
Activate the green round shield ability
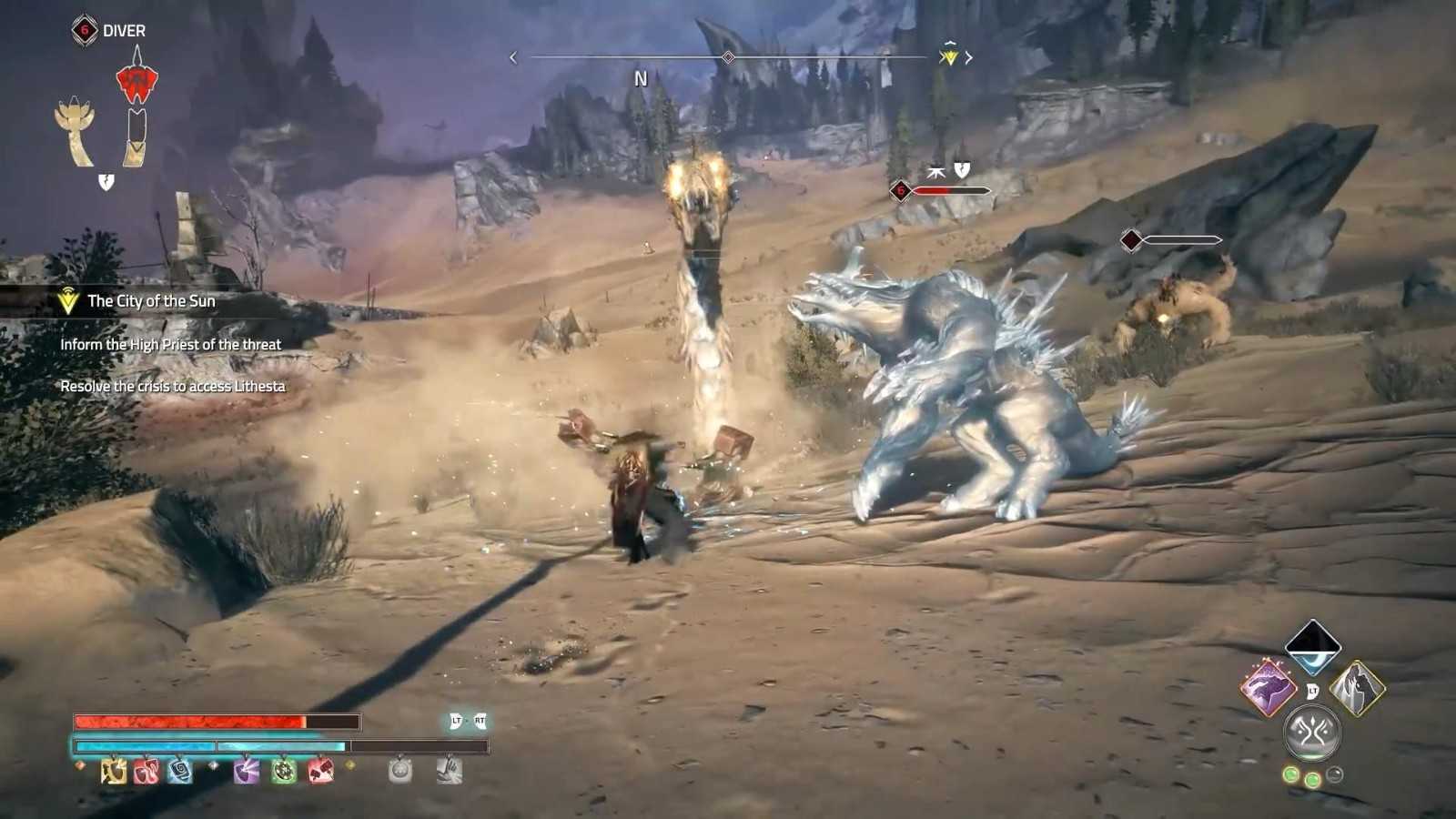pos(284,771)
